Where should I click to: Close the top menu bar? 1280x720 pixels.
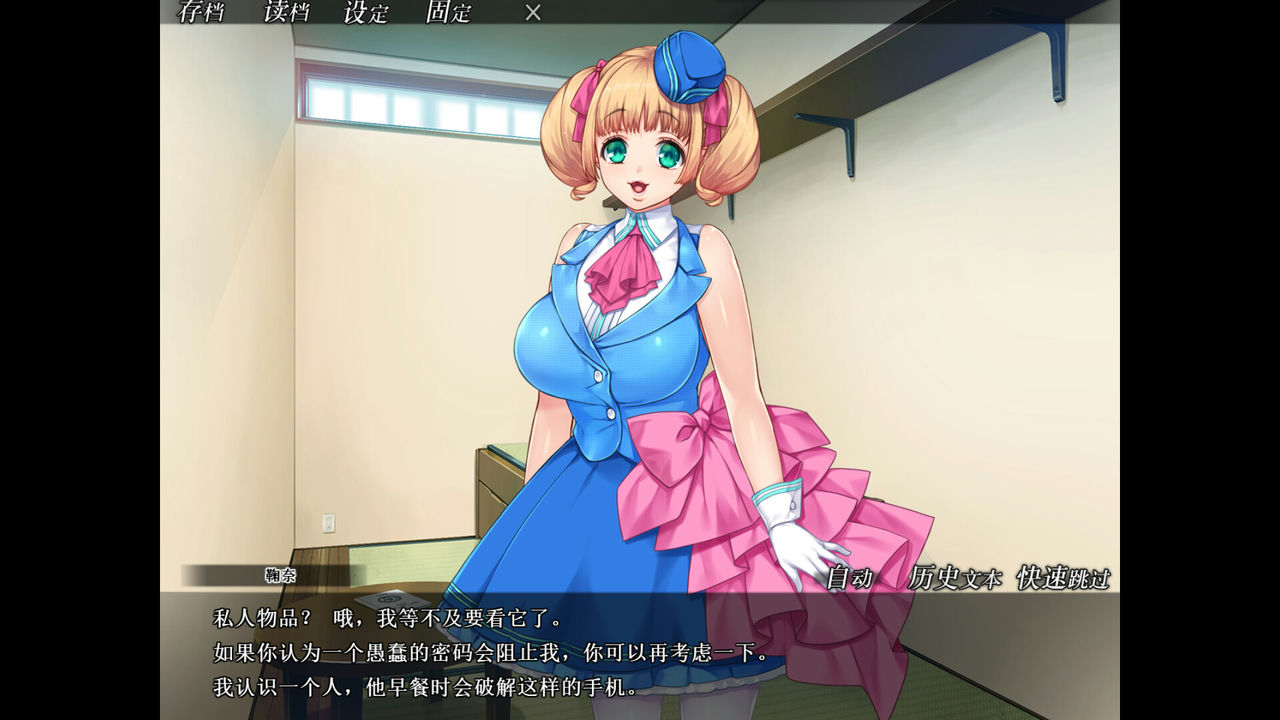(531, 14)
